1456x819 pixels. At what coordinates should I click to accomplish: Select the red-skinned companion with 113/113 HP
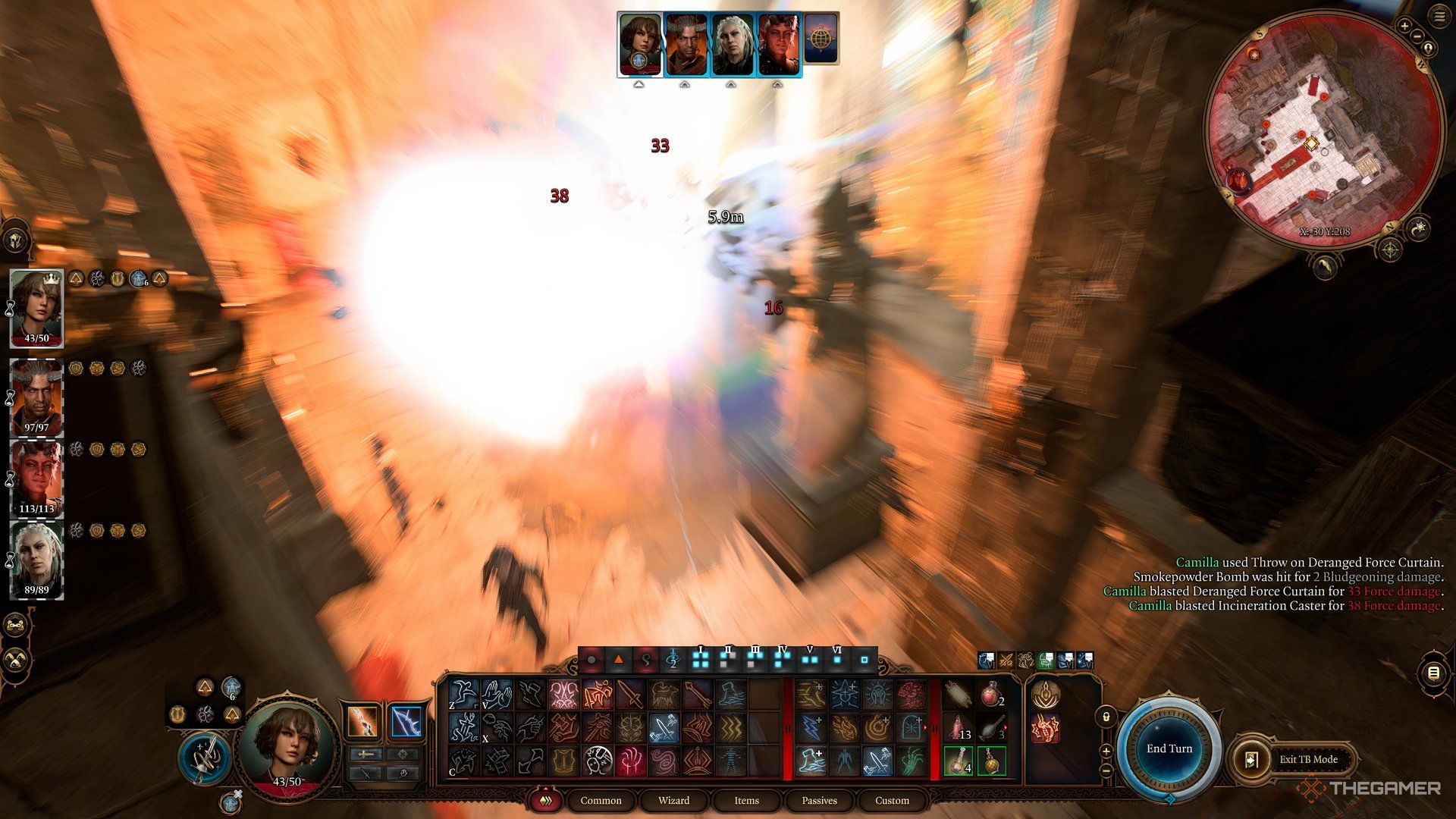tap(36, 478)
